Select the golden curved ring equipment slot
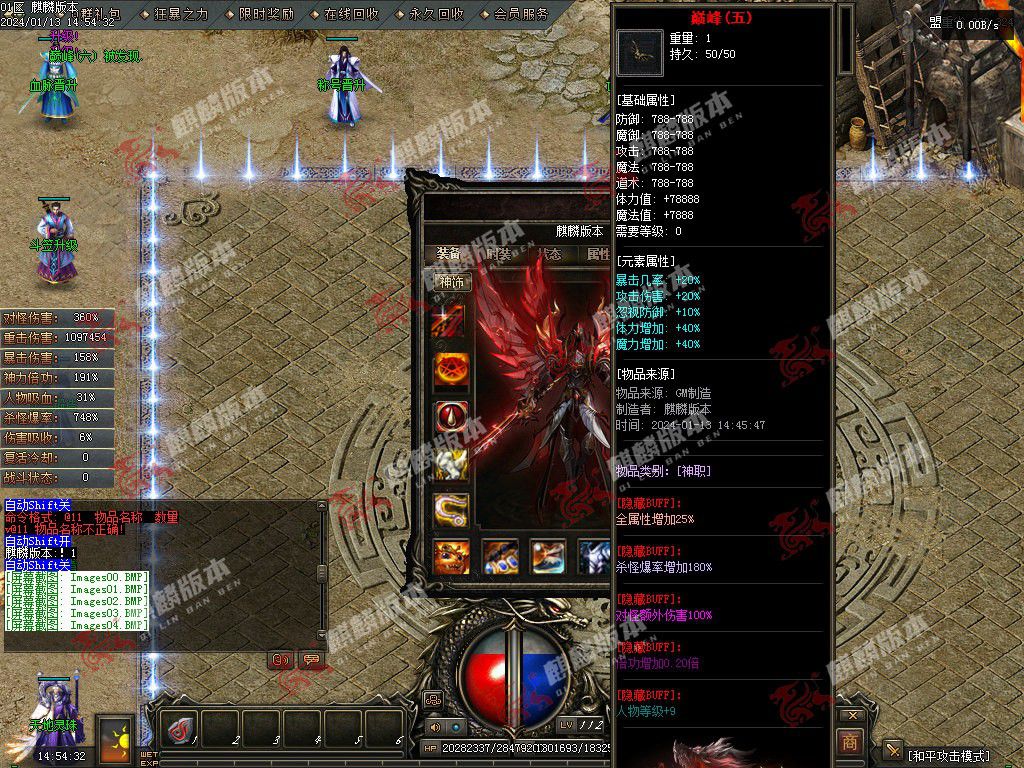 point(451,509)
